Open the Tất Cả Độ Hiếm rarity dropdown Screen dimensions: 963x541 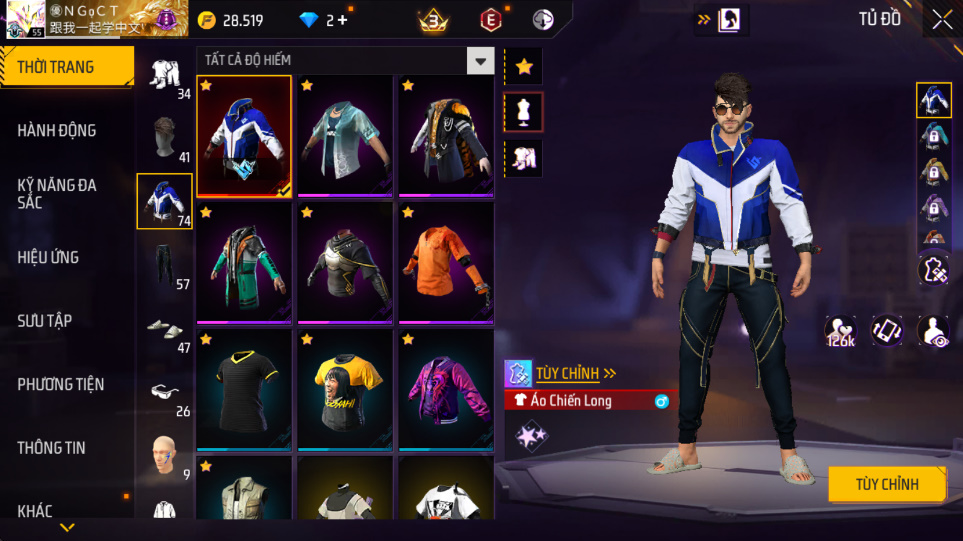point(481,61)
